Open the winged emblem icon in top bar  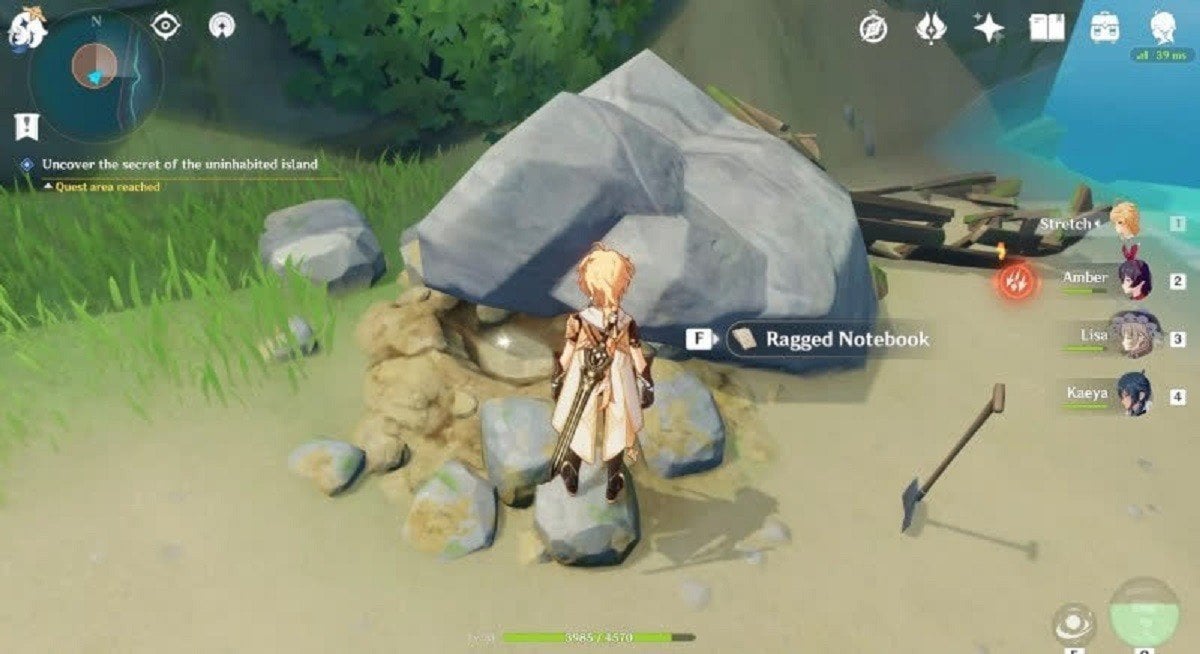click(931, 28)
